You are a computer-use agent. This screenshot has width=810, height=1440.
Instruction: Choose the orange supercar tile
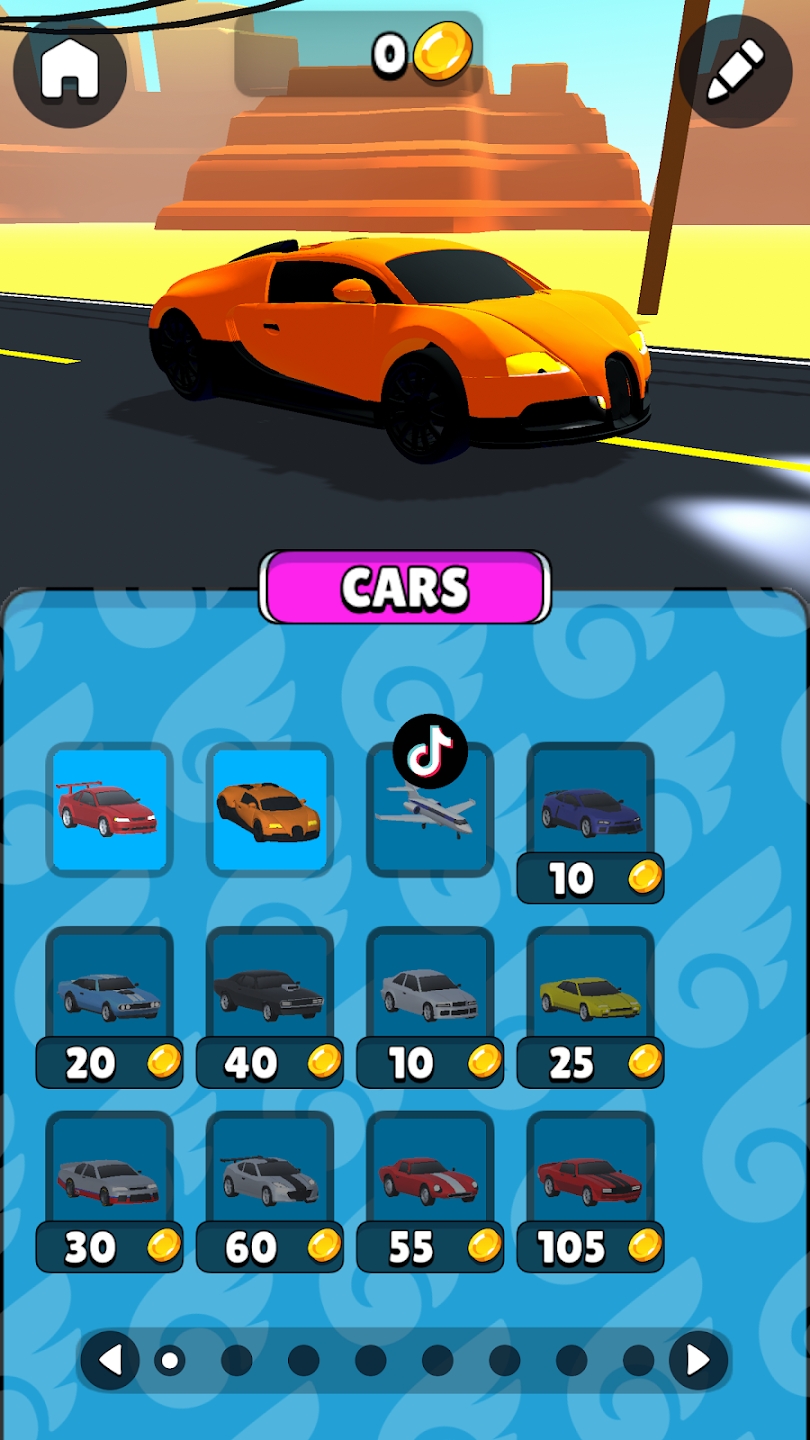pos(269,810)
